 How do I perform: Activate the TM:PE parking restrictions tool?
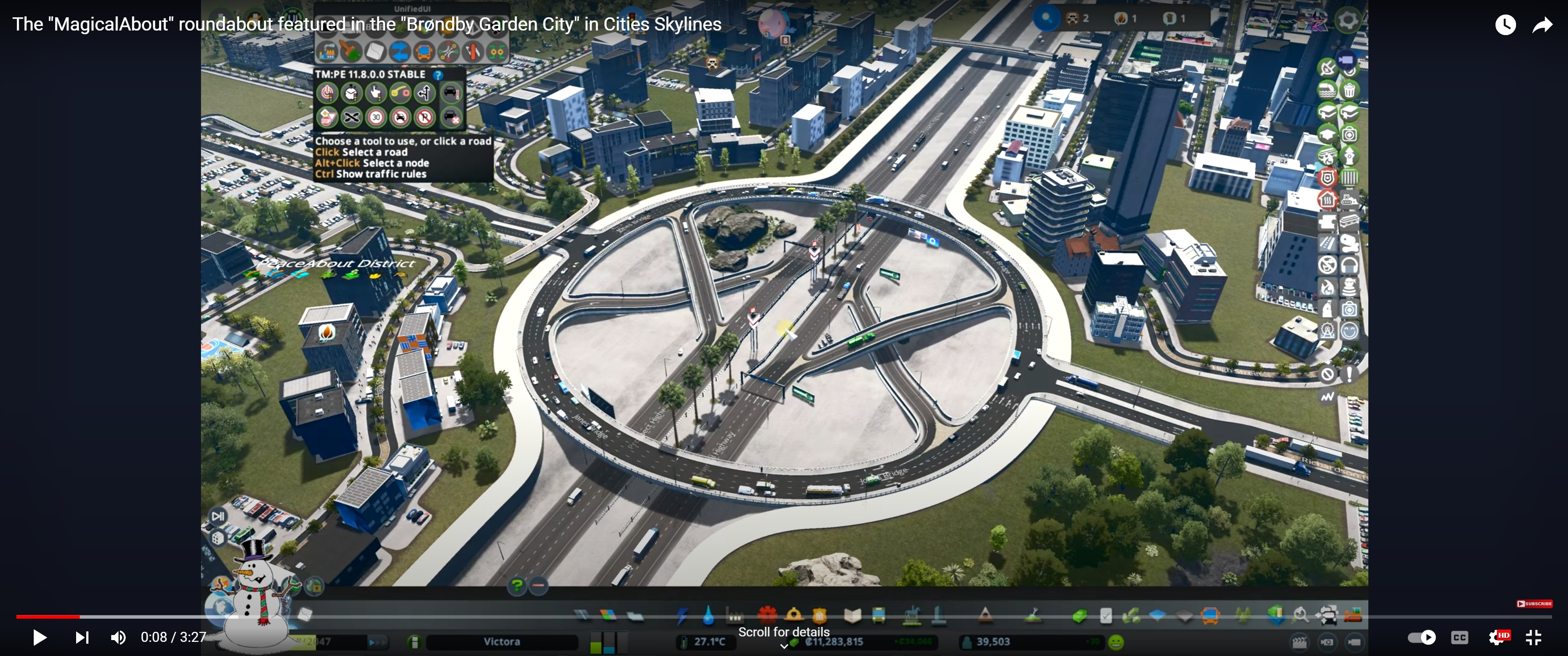(x=425, y=117)
